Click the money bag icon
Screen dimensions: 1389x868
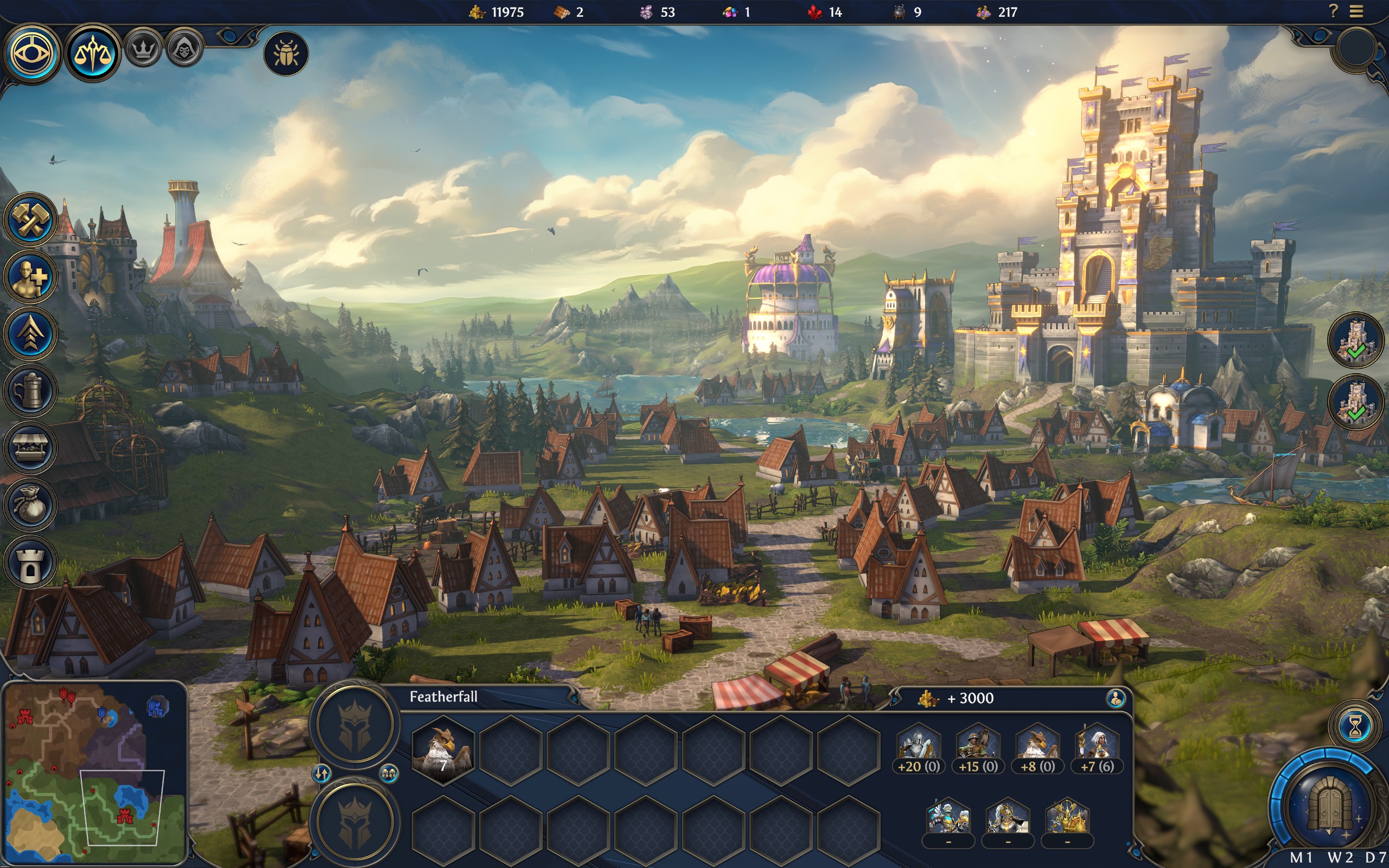pos(30,505)
